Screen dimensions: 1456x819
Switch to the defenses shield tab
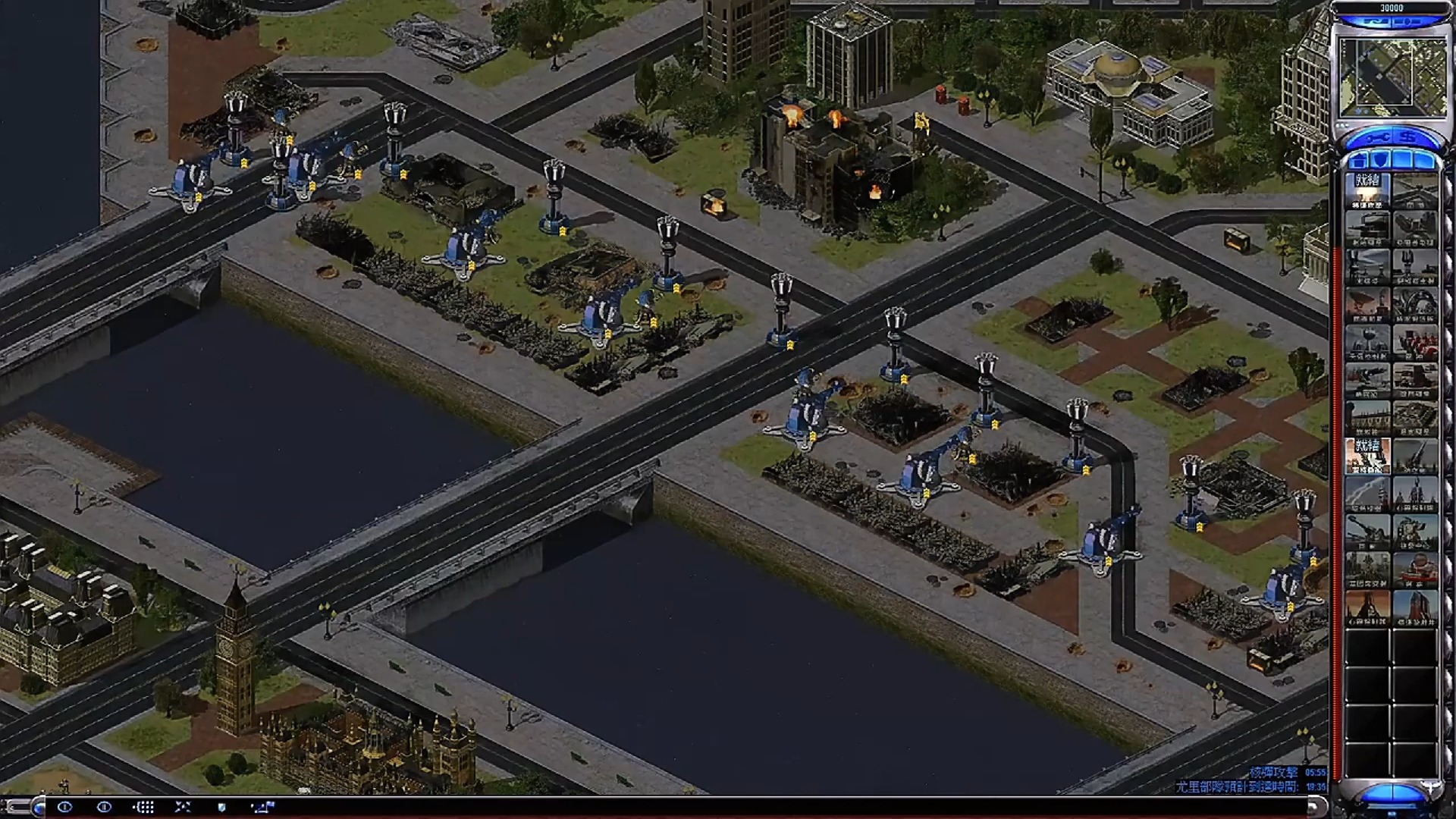(x=1381, y=160)
